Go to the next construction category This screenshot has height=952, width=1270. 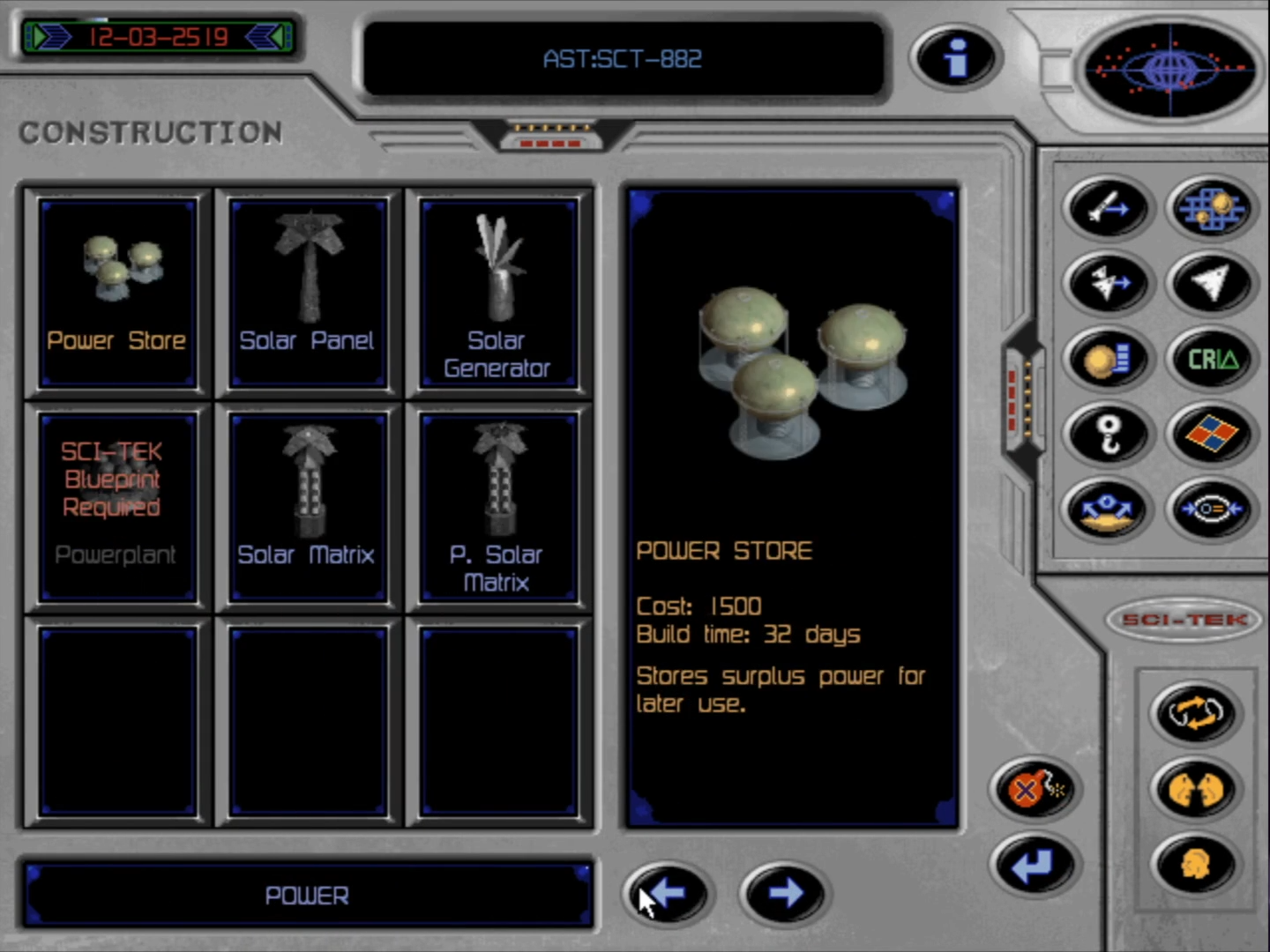click(x=784, y=894)
